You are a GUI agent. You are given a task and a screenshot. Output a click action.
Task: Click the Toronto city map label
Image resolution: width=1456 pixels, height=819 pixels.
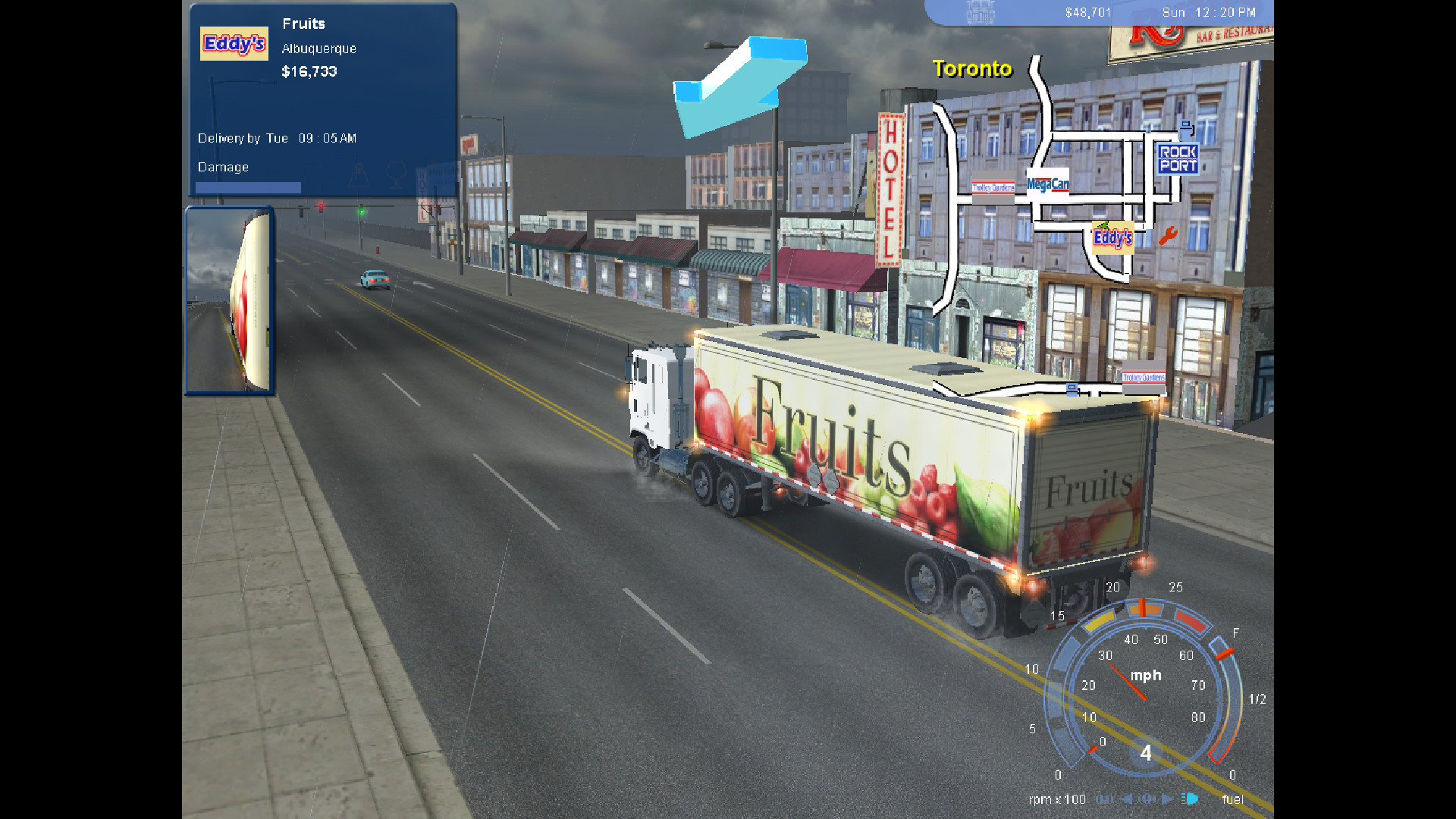(x=972, y=69)
